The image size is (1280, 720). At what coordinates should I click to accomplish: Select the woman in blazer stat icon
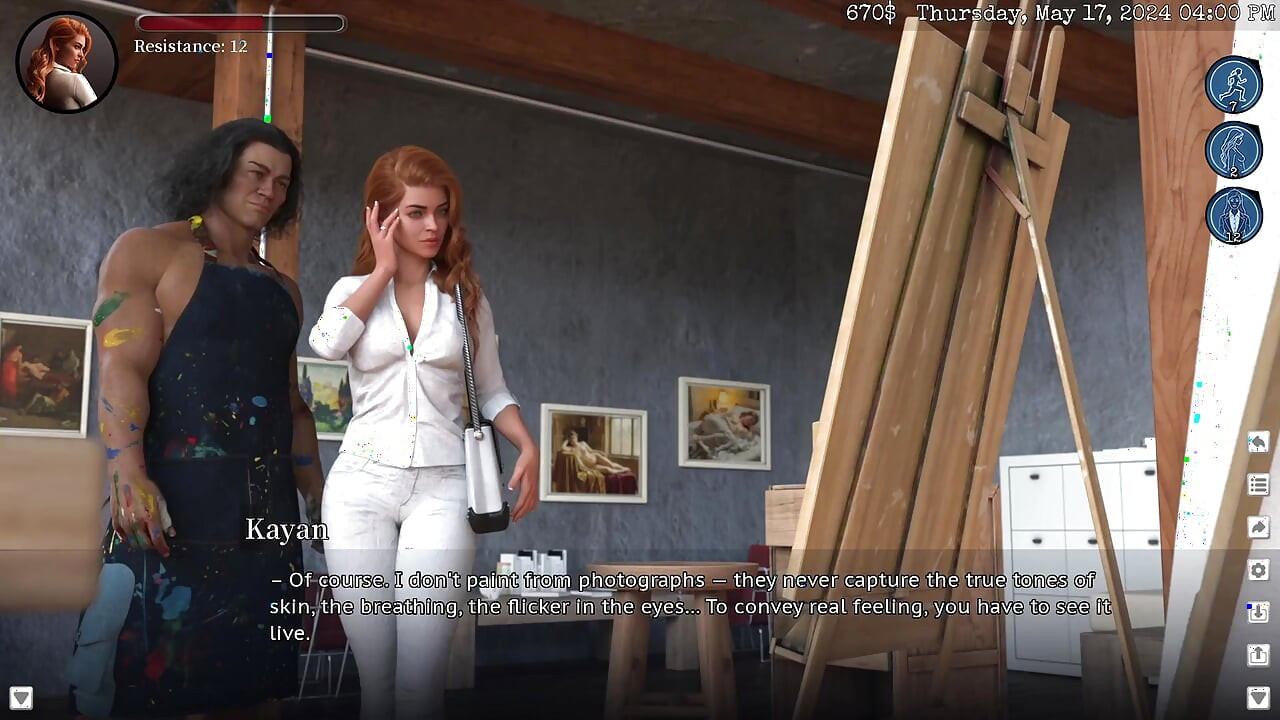1233,215
